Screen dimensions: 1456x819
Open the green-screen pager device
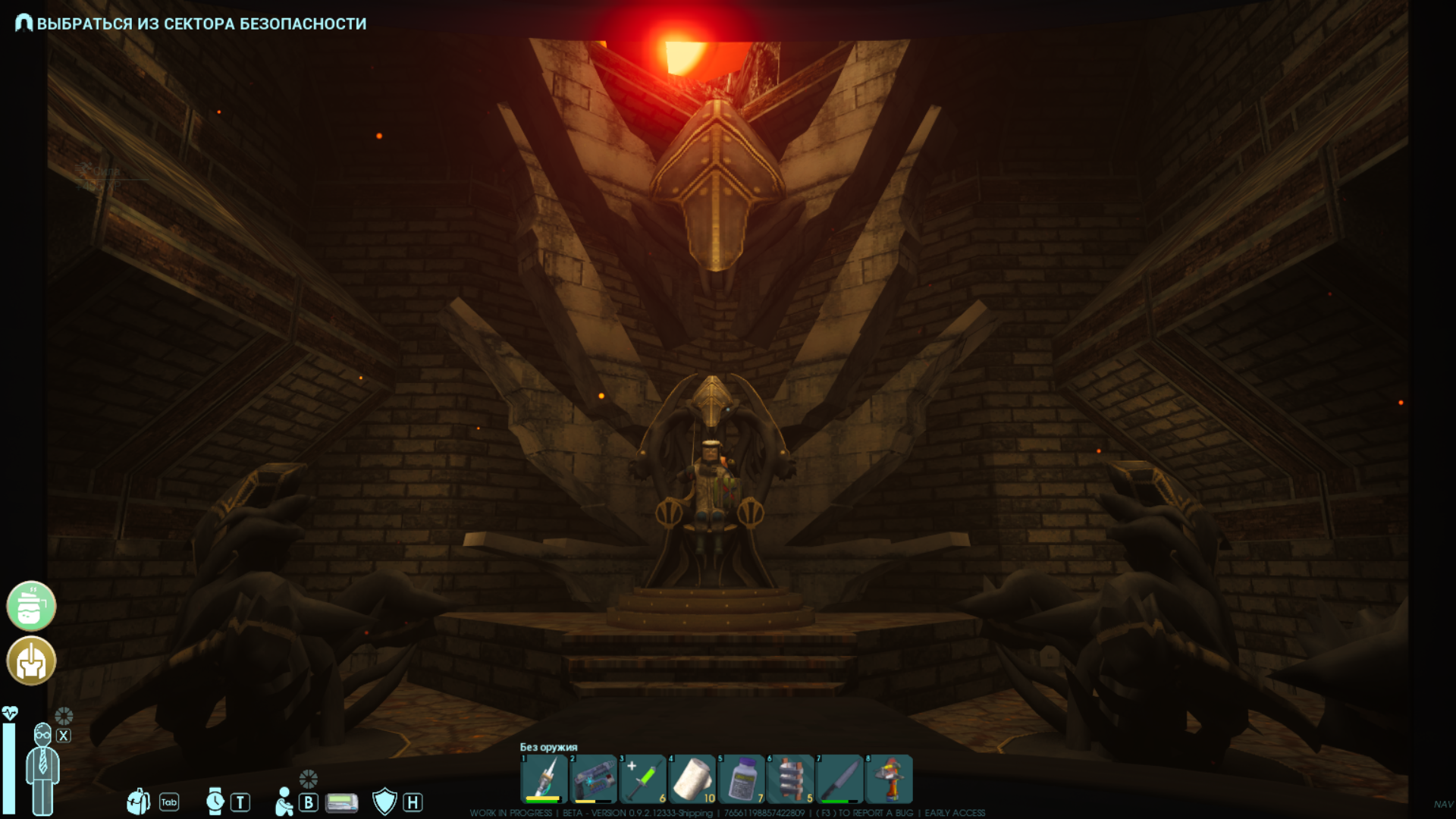(341, 802)
